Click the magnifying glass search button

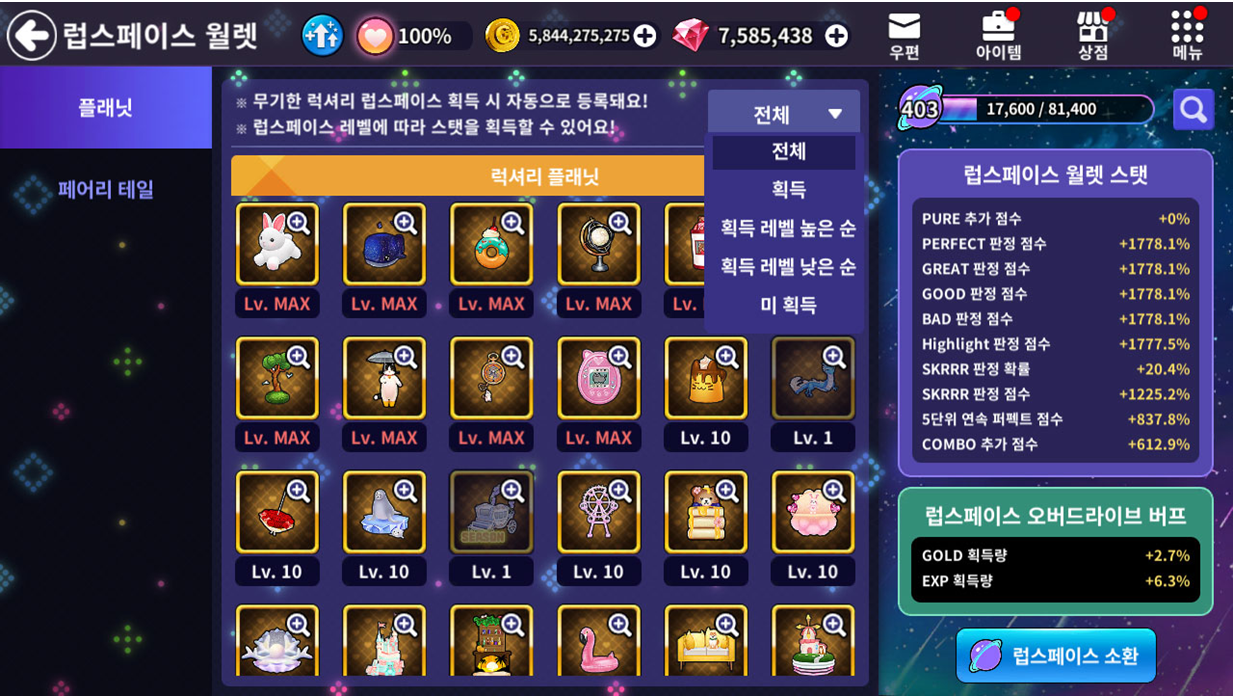1193,109
